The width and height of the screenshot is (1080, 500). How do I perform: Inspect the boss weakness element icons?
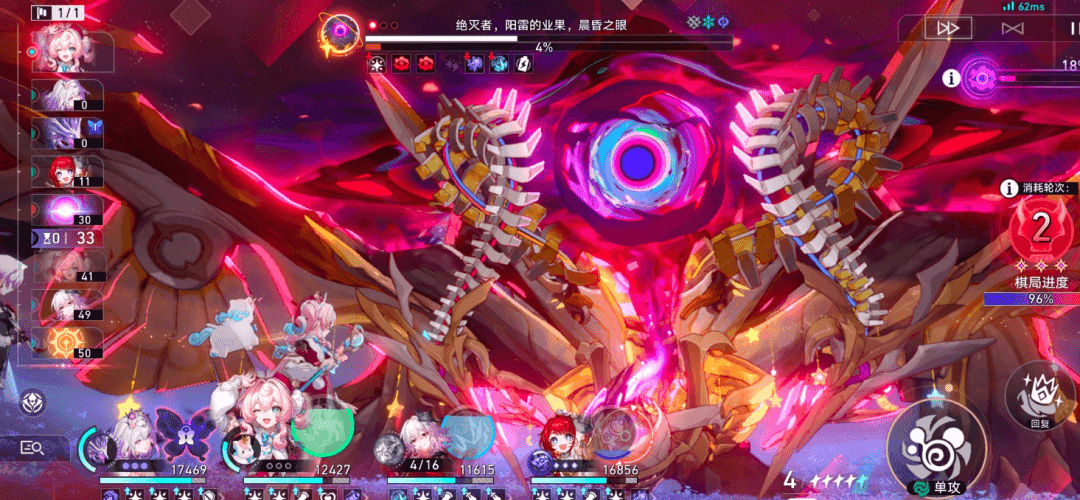pos(708,21)
